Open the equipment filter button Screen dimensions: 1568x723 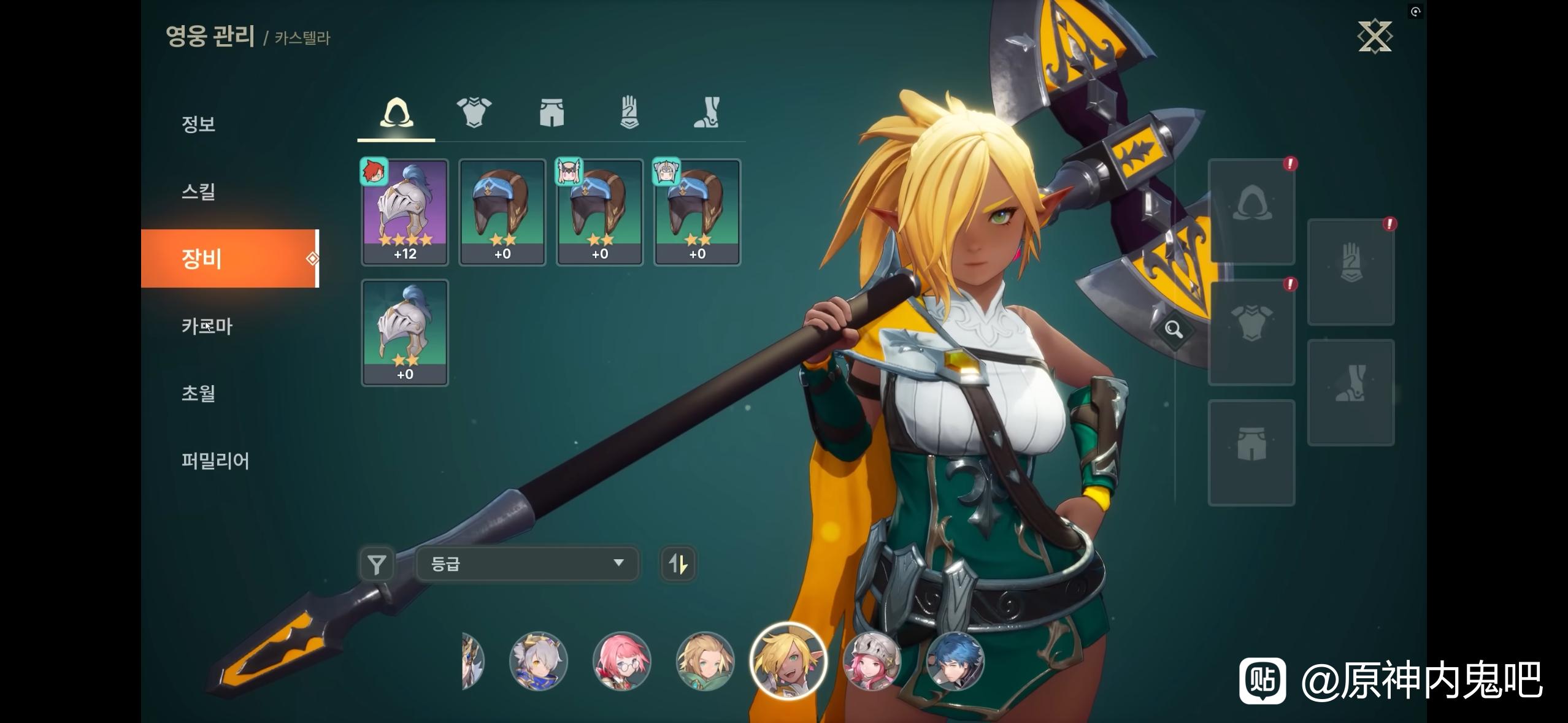pyautogui.click(x=377, y=564)
